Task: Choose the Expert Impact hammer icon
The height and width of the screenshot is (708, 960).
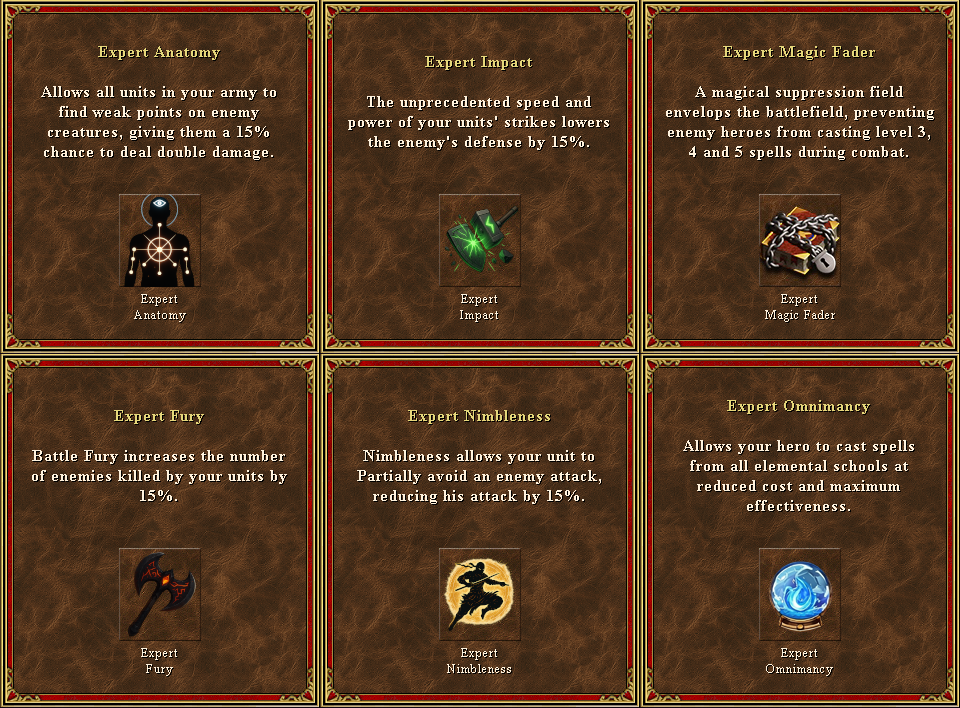Action: (480, 240)
